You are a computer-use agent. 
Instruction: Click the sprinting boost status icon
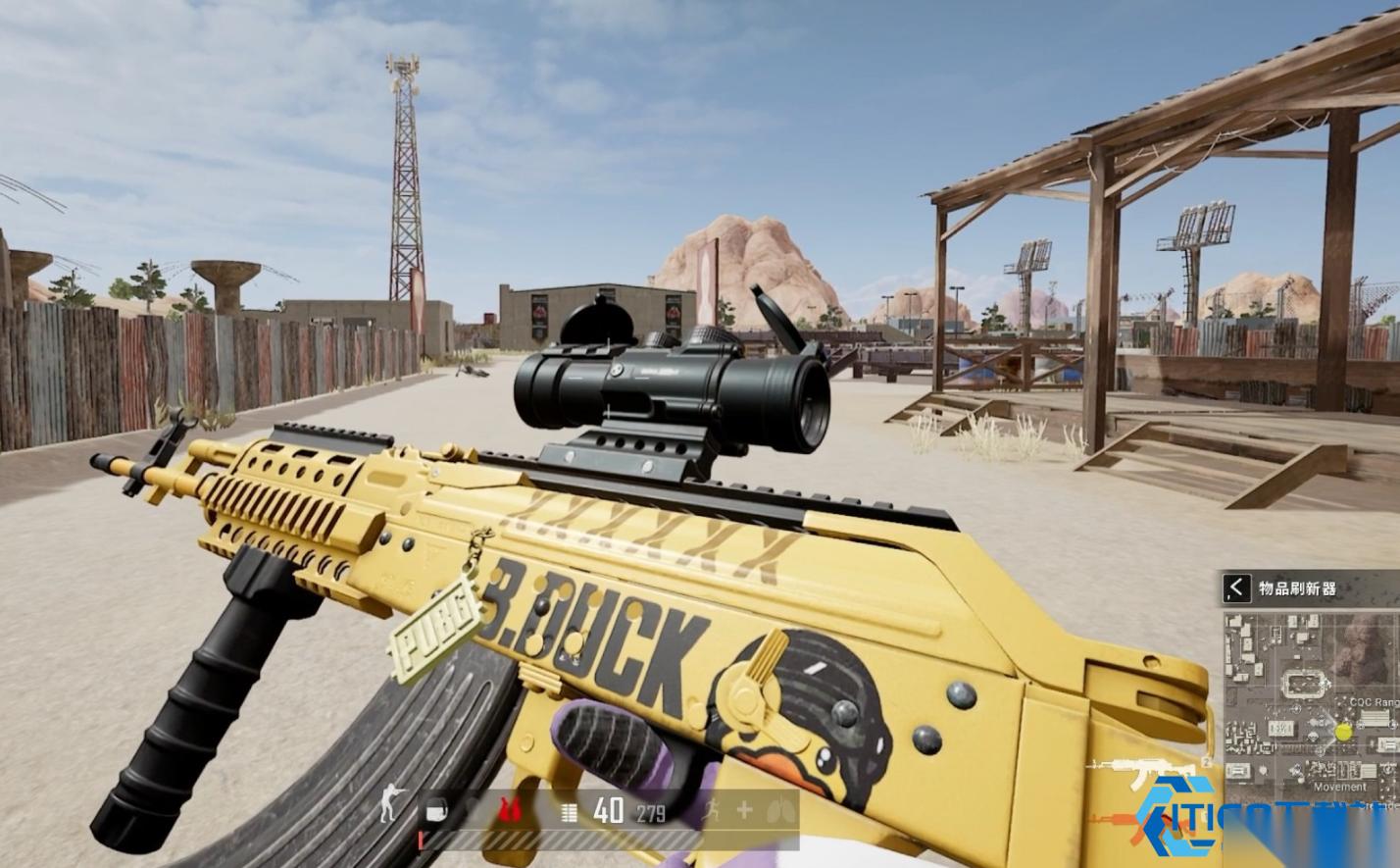point(713,810)
